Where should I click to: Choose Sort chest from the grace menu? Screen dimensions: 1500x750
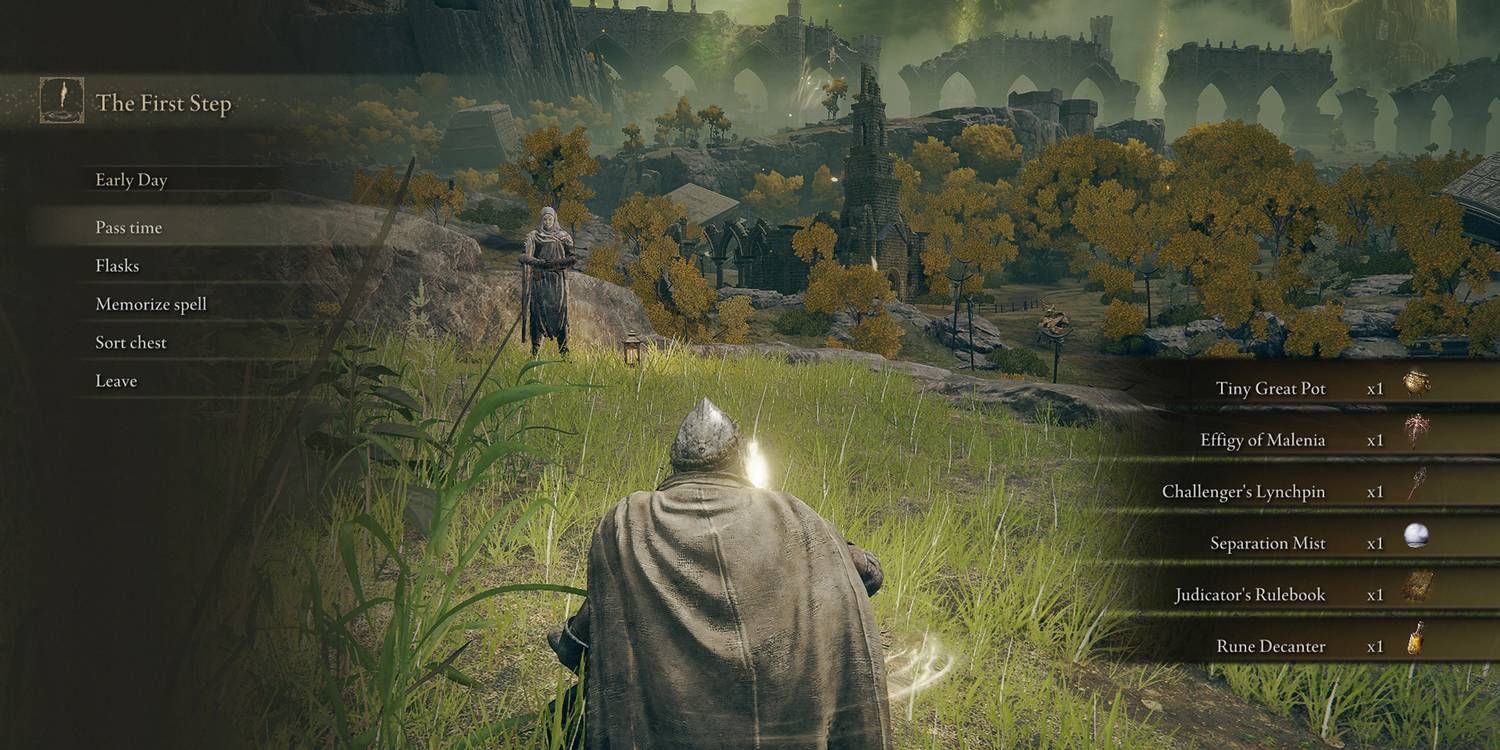click(129, 342)
